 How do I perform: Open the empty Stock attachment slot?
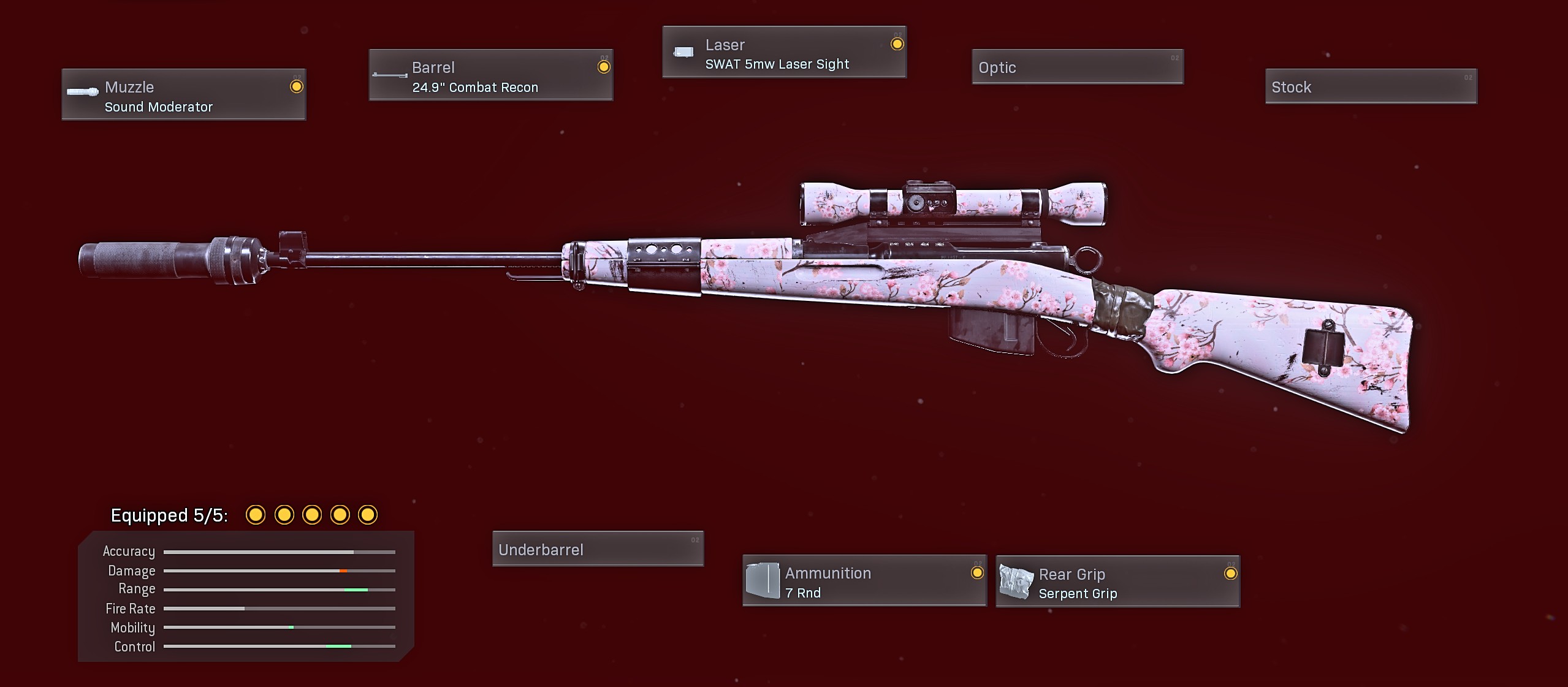coord(1371,86)
